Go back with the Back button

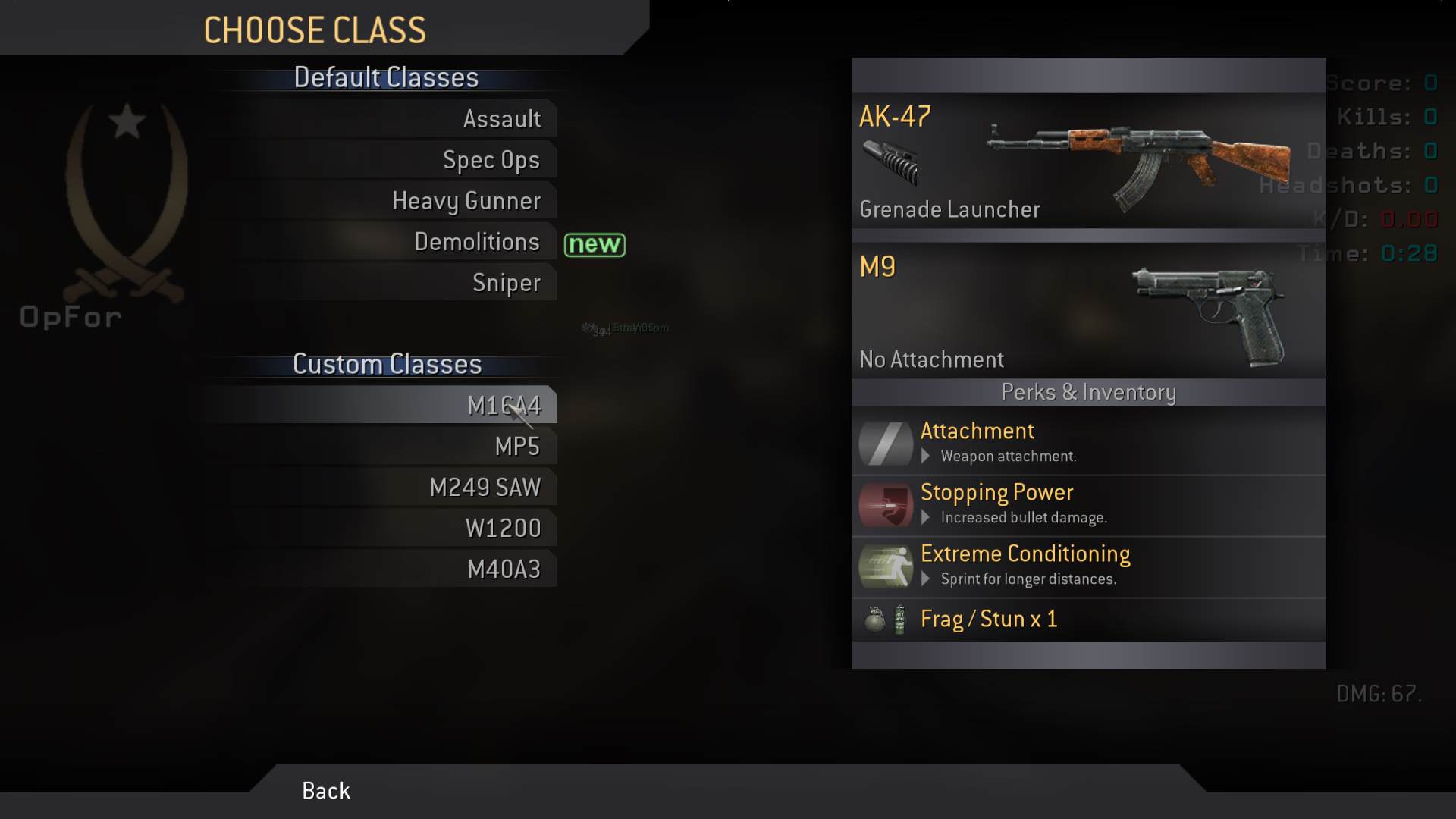[326, 791]
